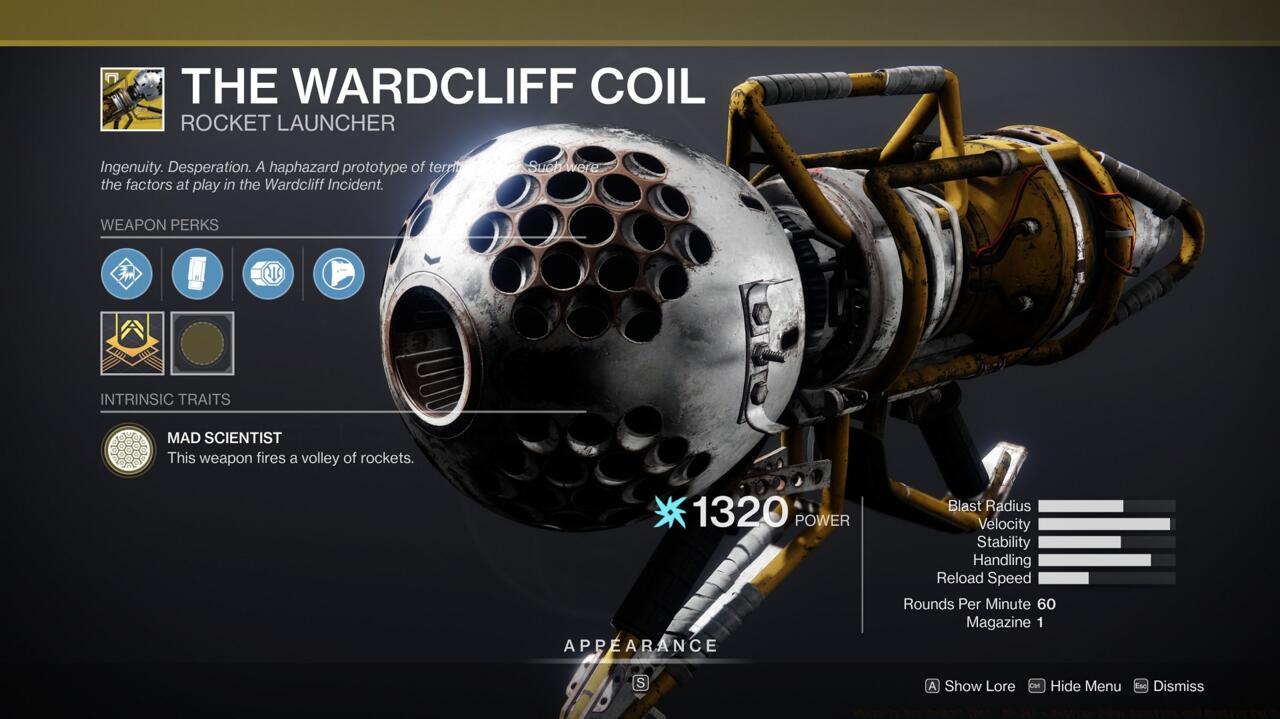Show Lore for this weapon
The height and width of the screenshot is (719, 1280).
coord(970,686)
